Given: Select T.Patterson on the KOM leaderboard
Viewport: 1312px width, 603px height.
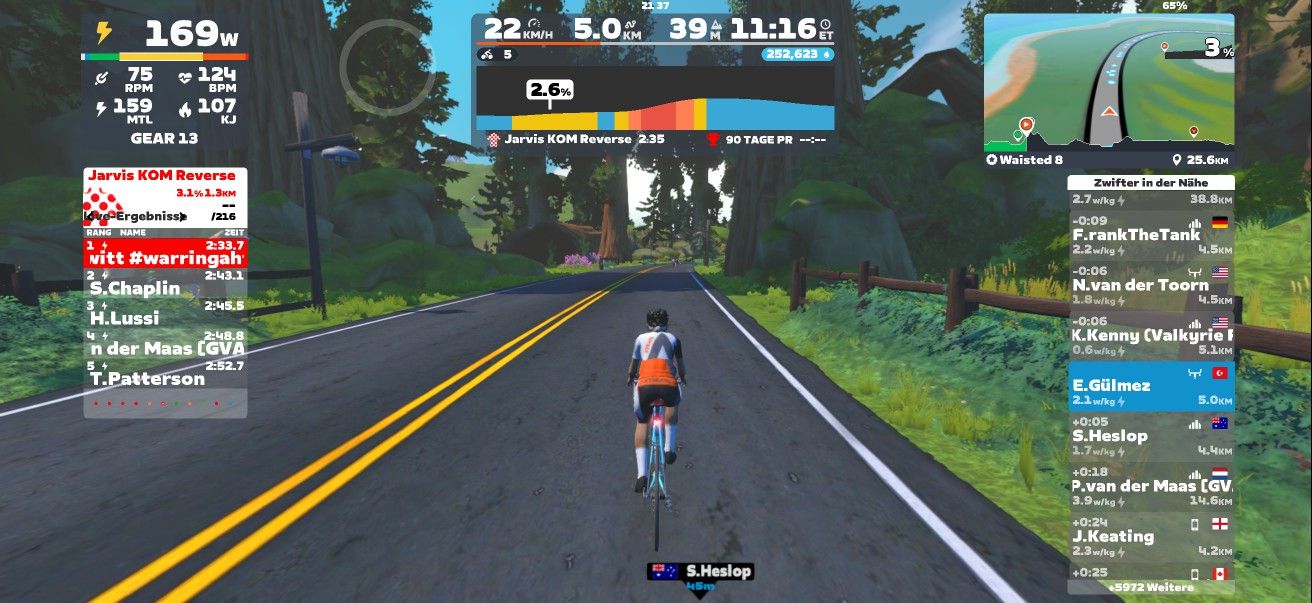Looking at the screenshot, I should click(x=165, y=373).
